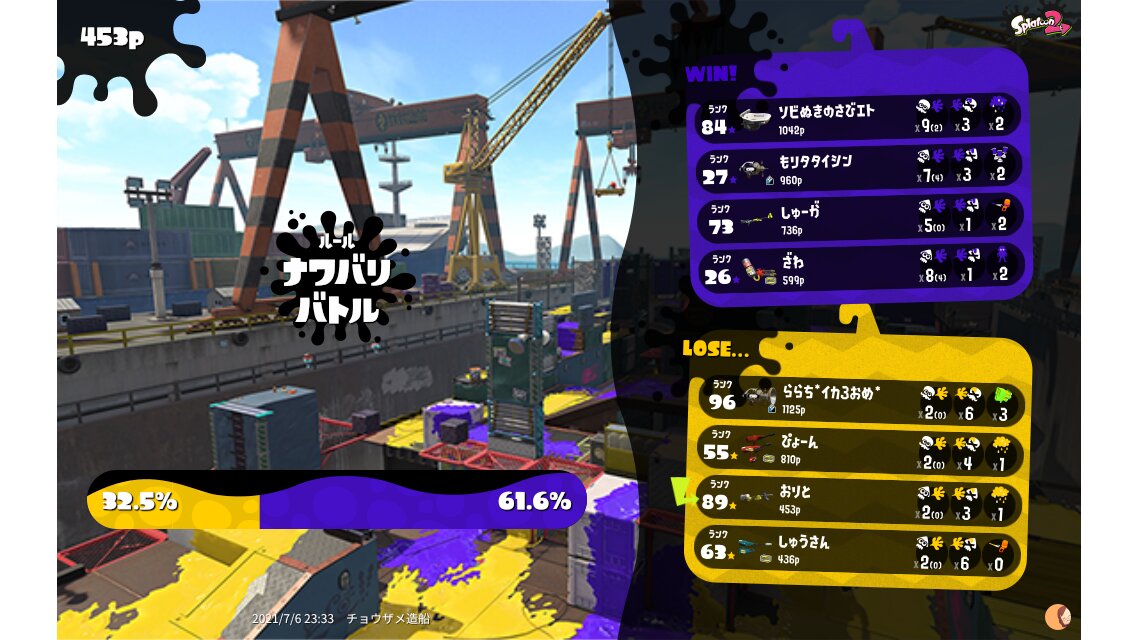Open the round profile avatar in the corner
The height and width of the screenshot is (640, 1138).
1057,616
